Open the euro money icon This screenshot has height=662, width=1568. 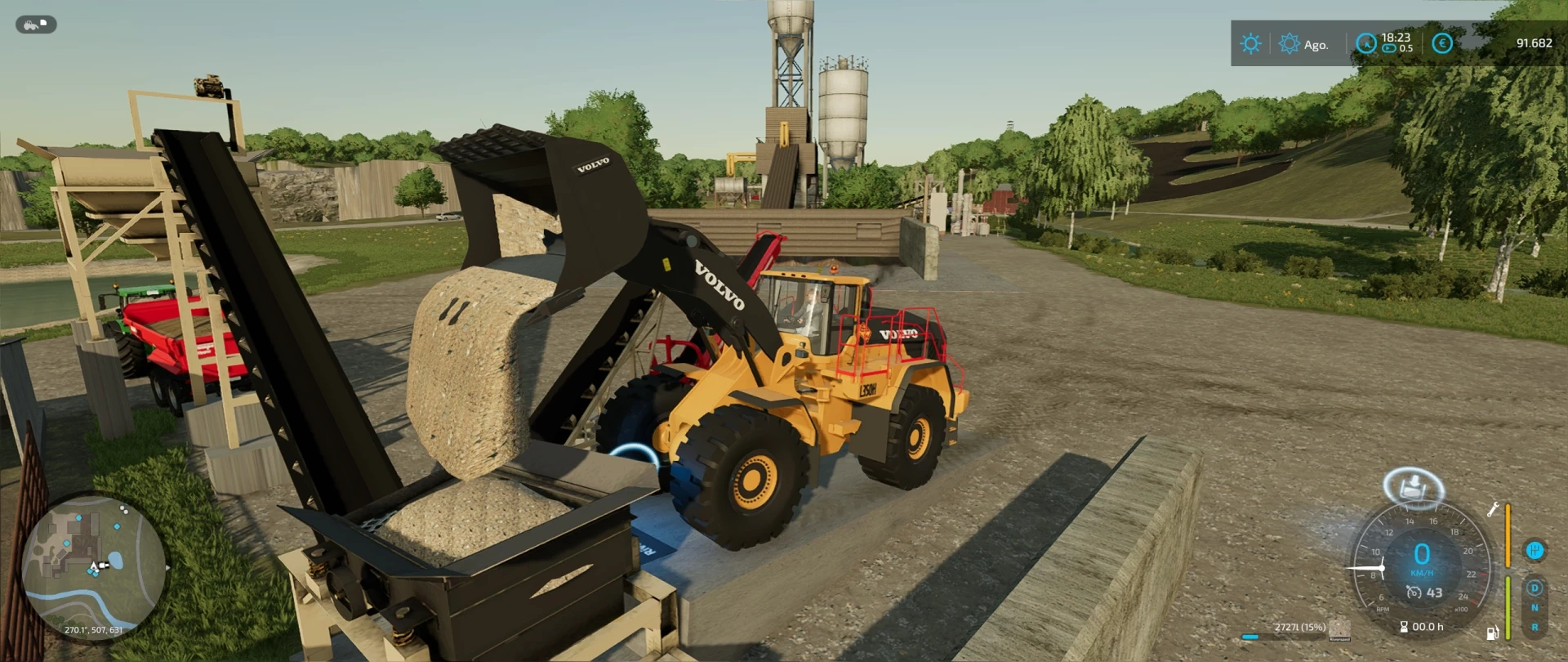click(1442, 43)
